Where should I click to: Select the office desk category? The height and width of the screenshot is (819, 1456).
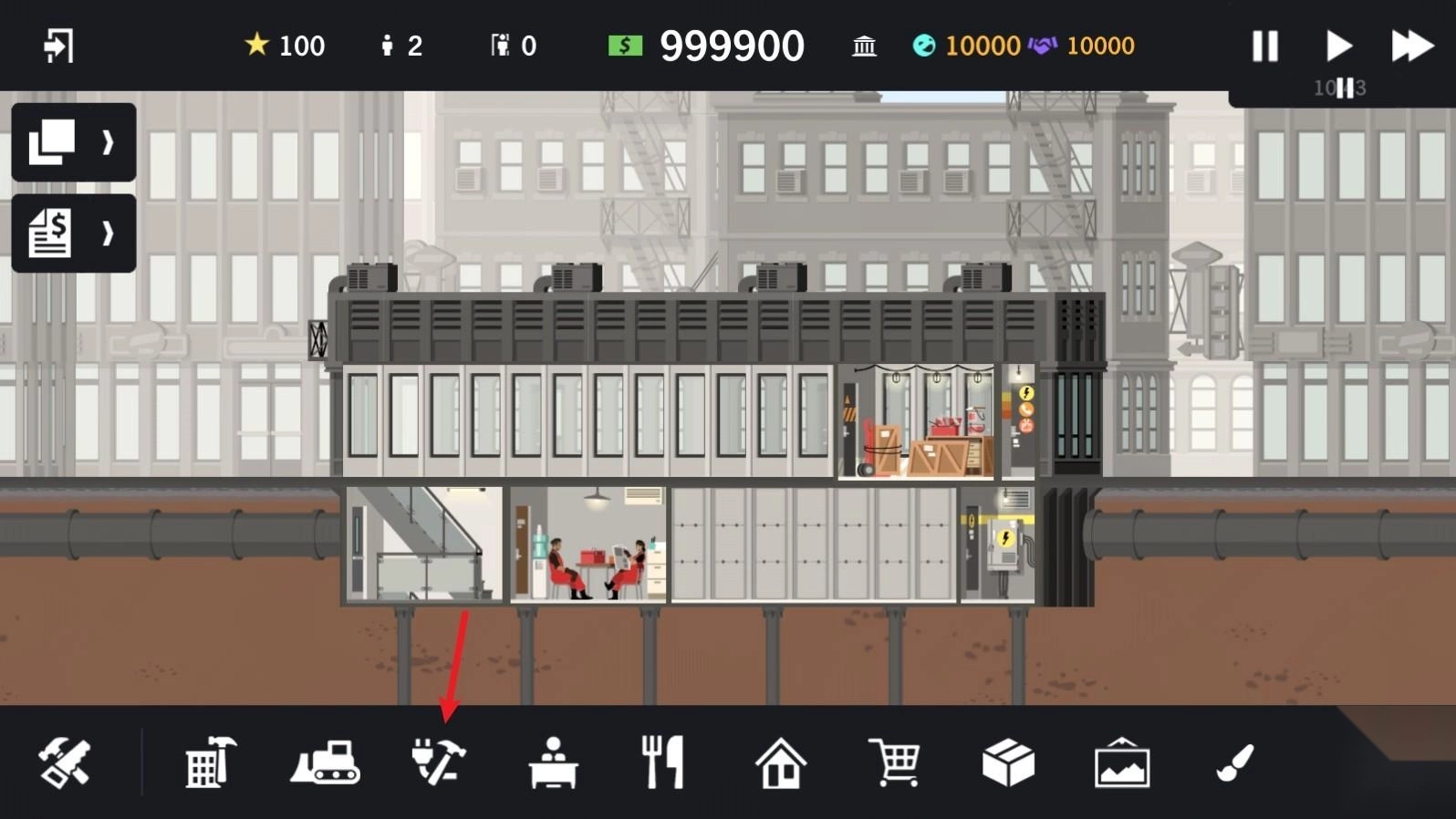pos(553,762)
